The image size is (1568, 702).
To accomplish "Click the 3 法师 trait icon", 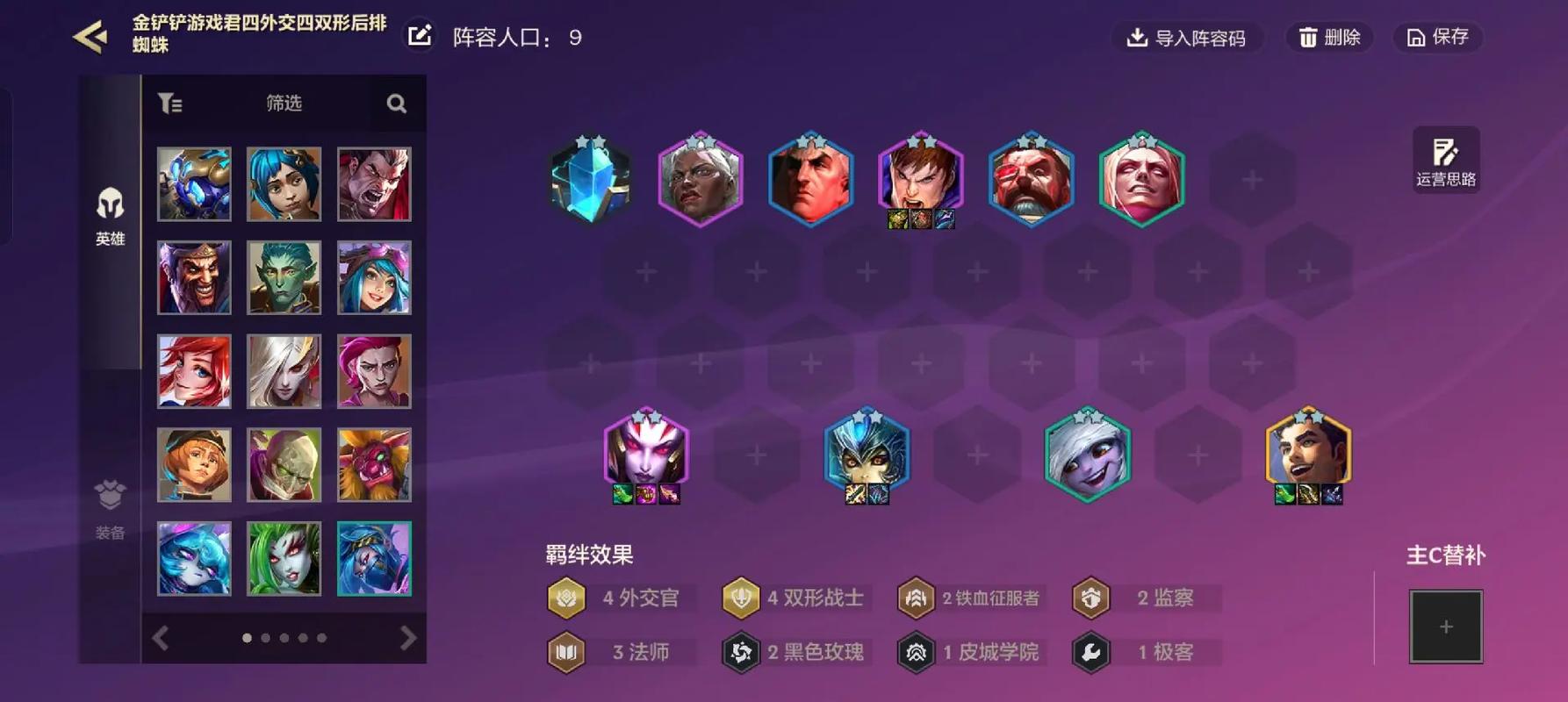I will (x=566, y=652).
